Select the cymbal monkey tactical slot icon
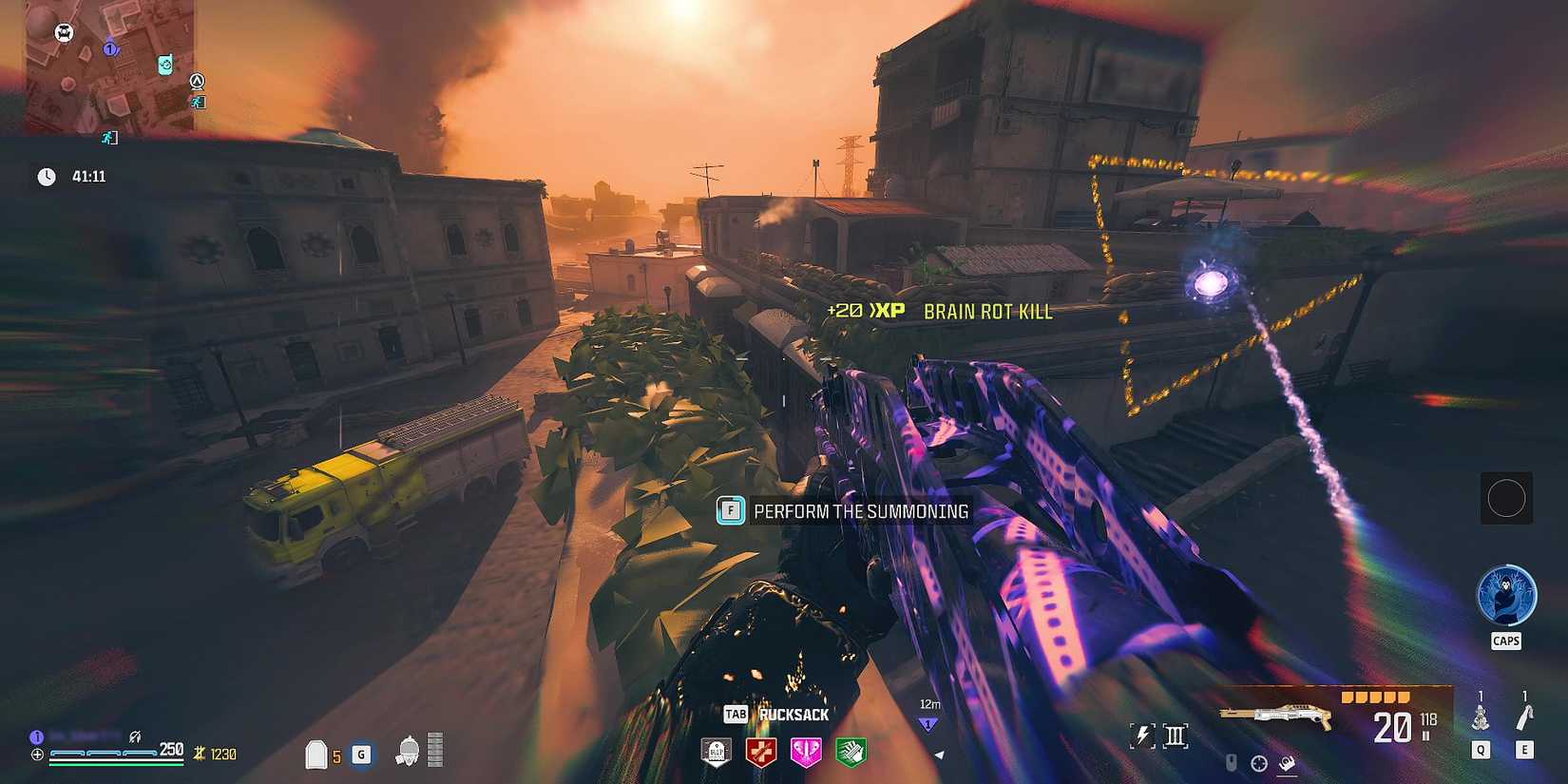The width and height of the screenshot is (1568, 784). click(1481, 718)
